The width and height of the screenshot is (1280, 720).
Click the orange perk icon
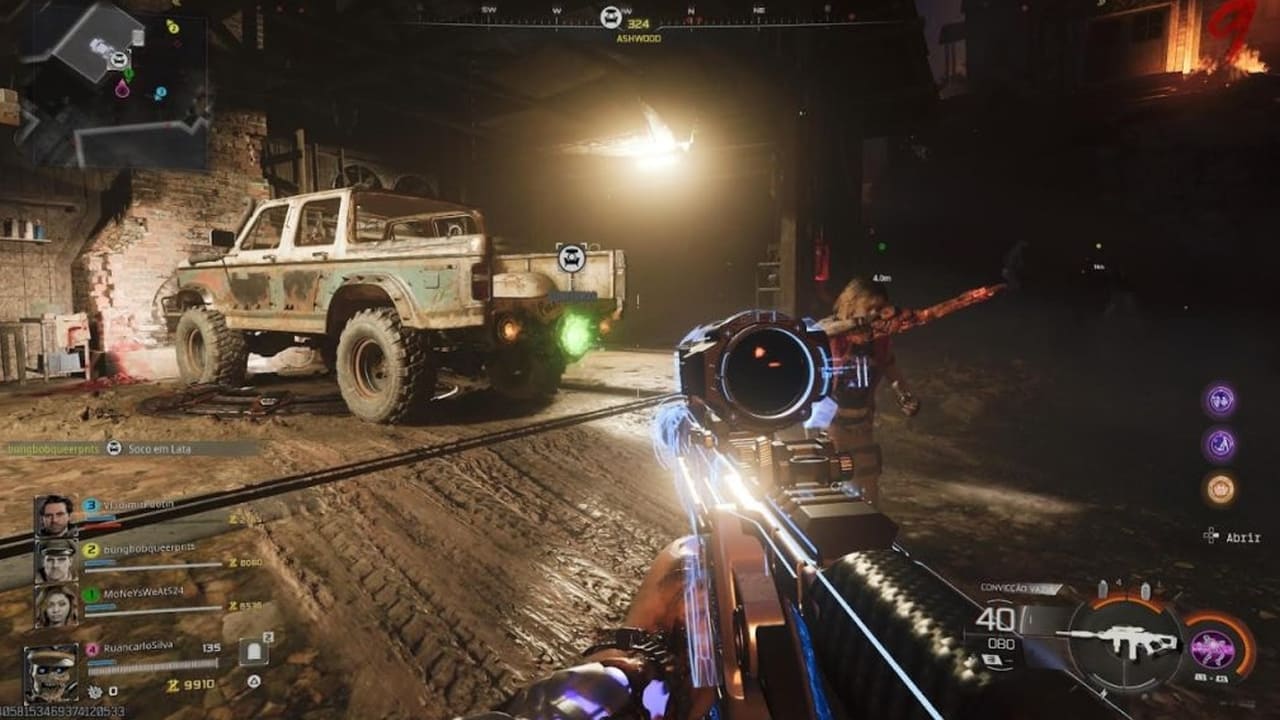tap(1220, 488)
